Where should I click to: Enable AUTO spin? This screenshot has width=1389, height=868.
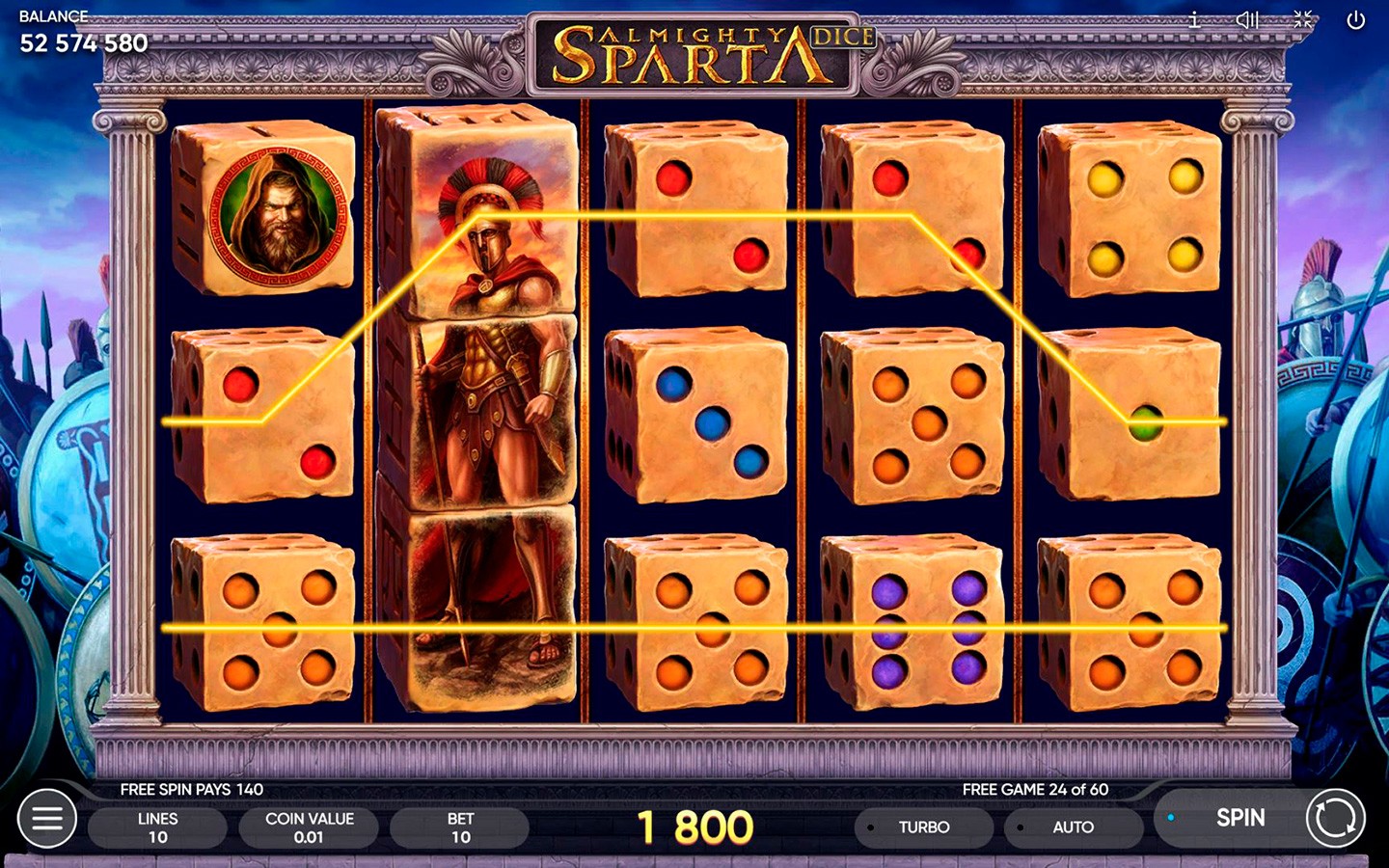[1072, 827]
